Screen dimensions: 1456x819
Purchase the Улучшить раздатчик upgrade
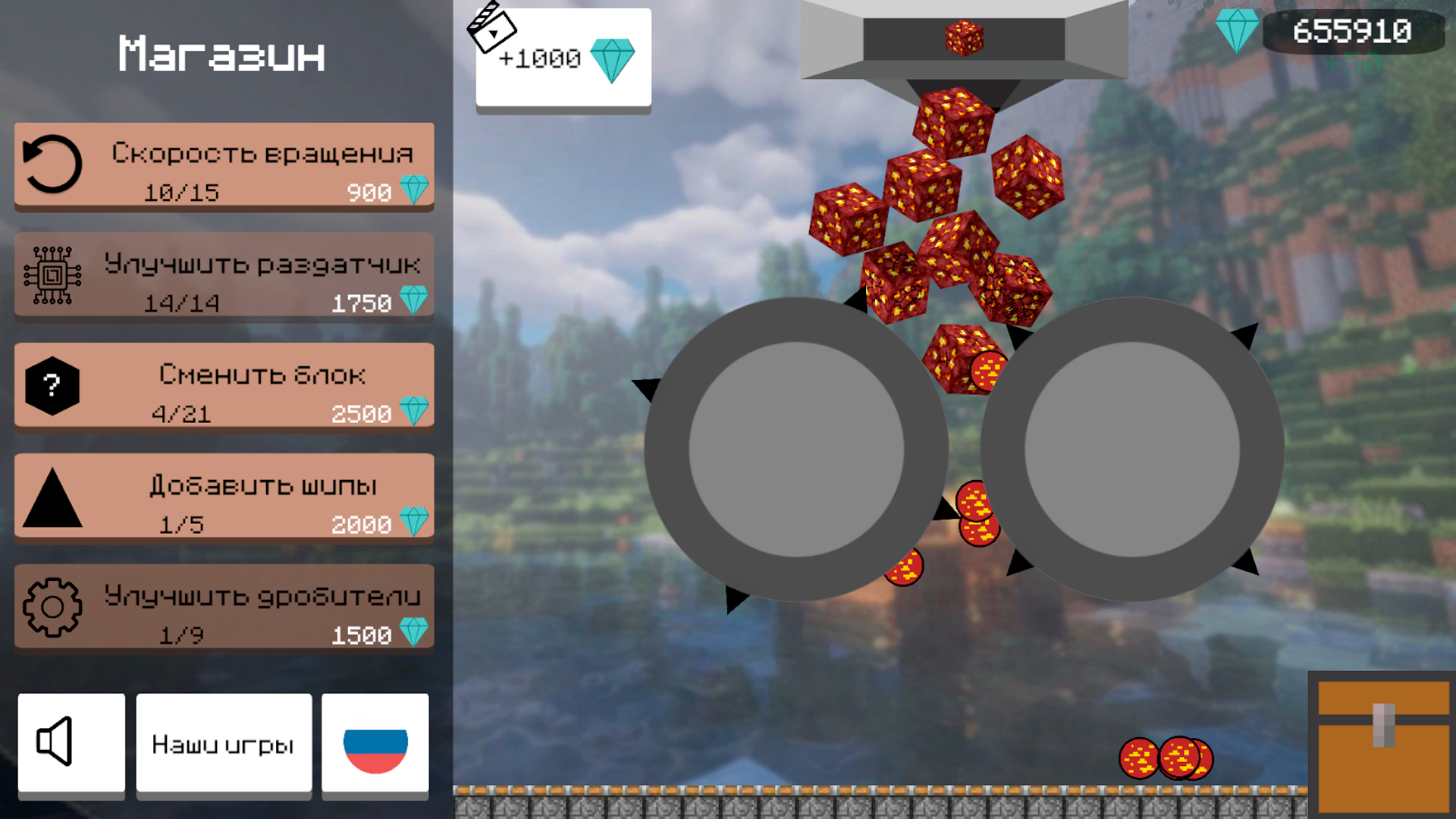point(224,277)
